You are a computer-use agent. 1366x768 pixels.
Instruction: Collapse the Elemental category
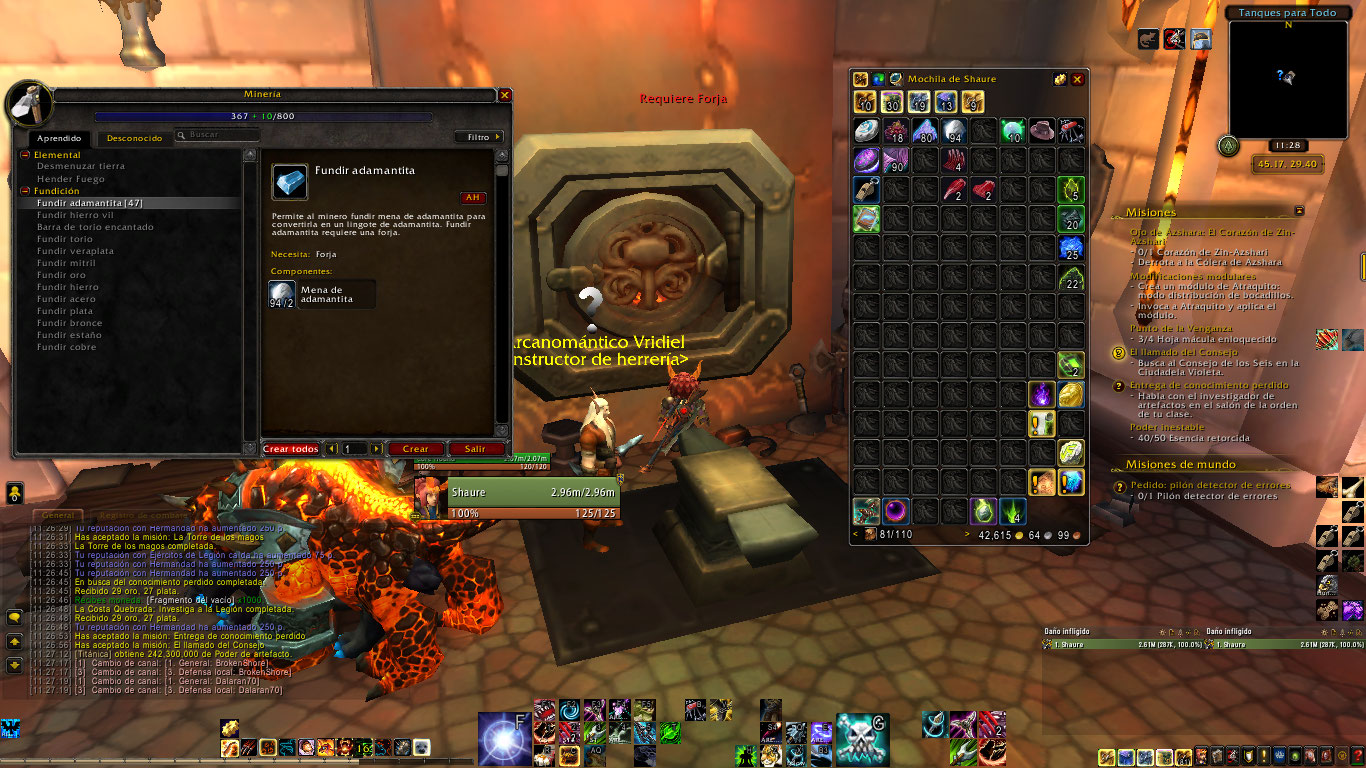point(26,155)
